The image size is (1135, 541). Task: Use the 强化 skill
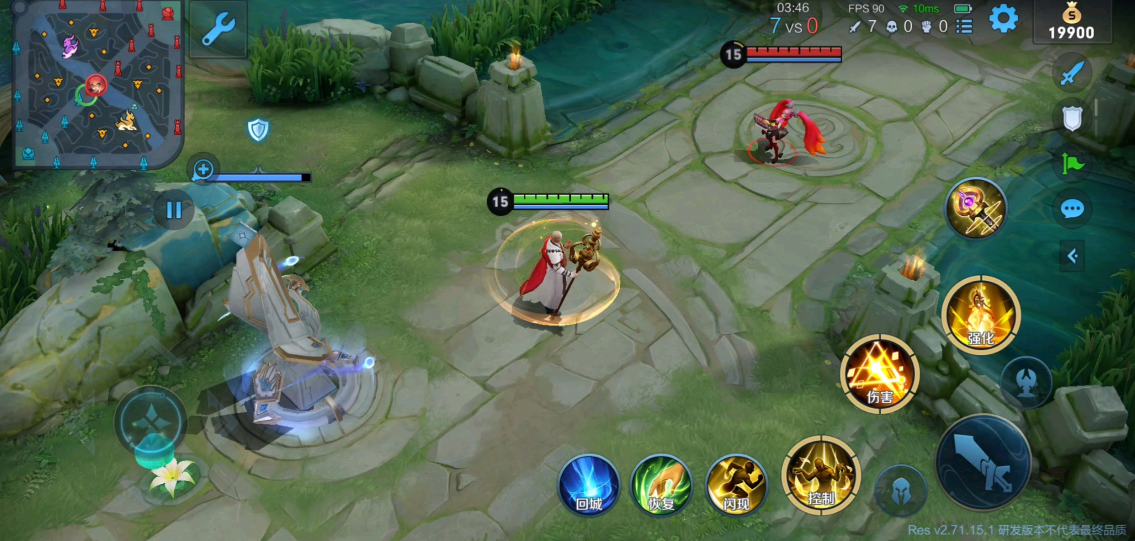pos(980,315)
